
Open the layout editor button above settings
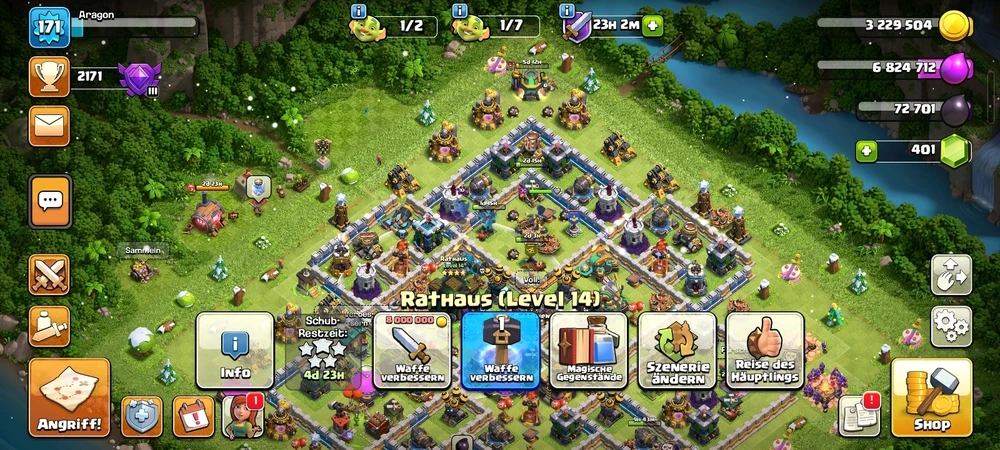point(951,275)
